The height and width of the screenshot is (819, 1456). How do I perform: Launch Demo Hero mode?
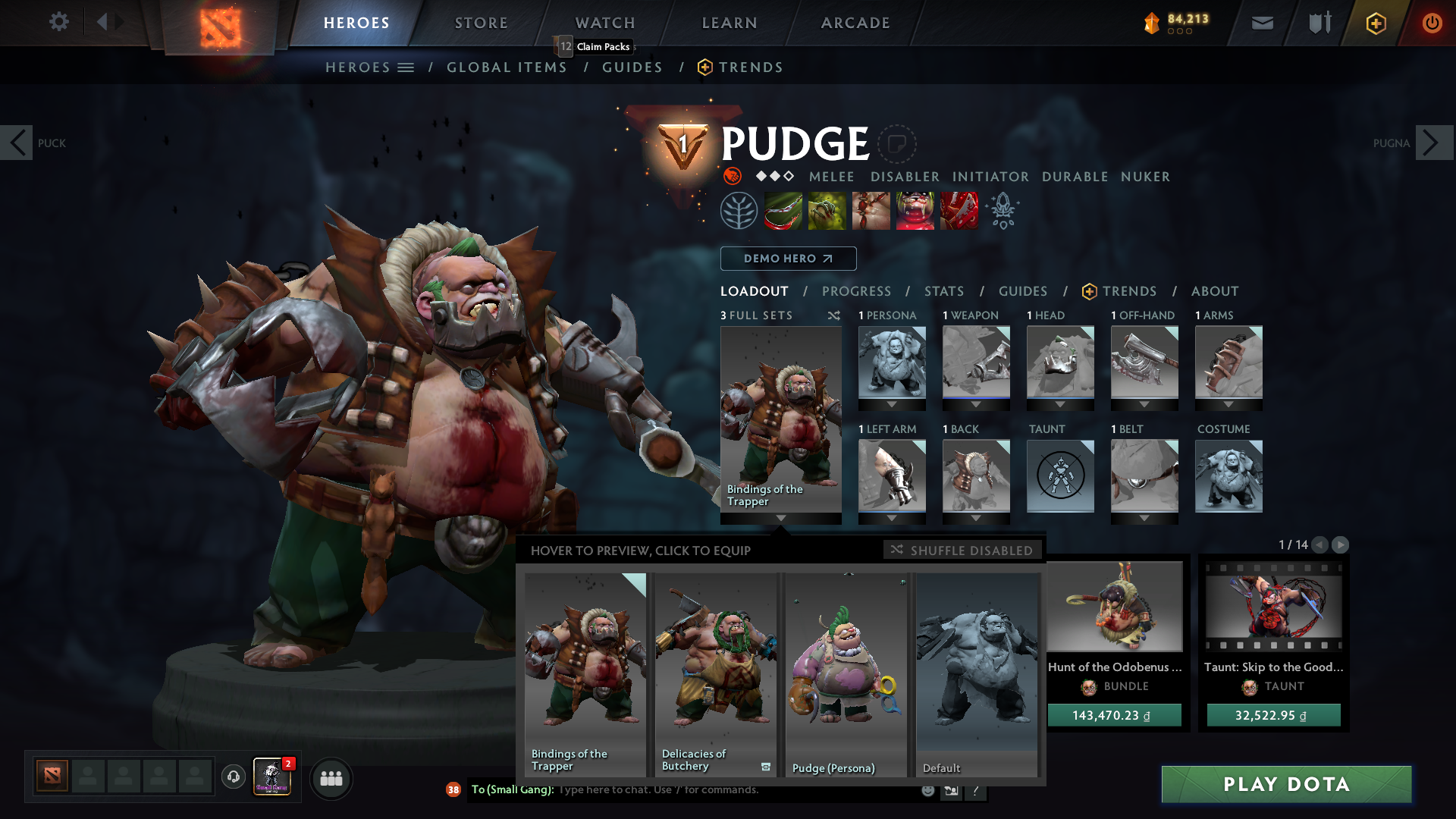(788, 259)
